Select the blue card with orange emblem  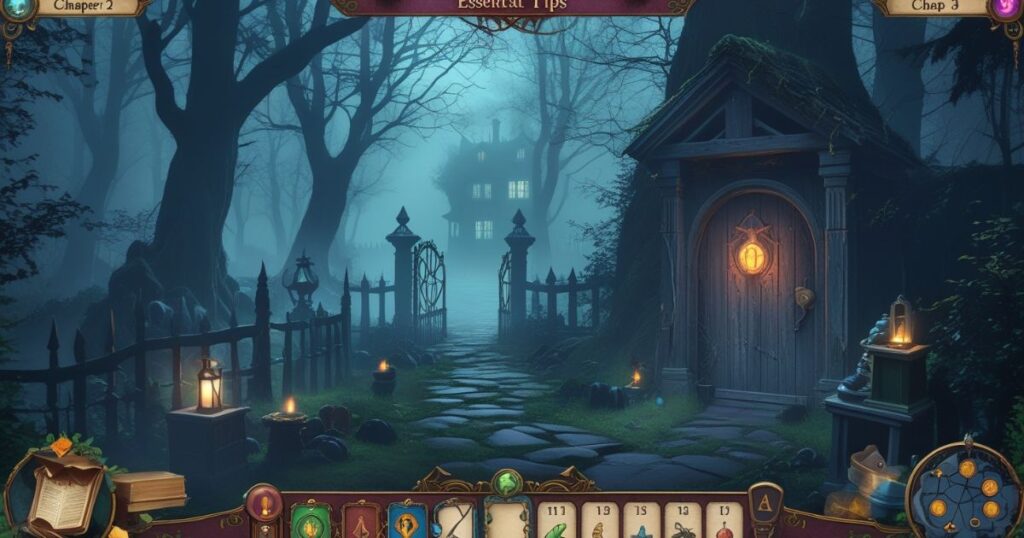(408, 520)
